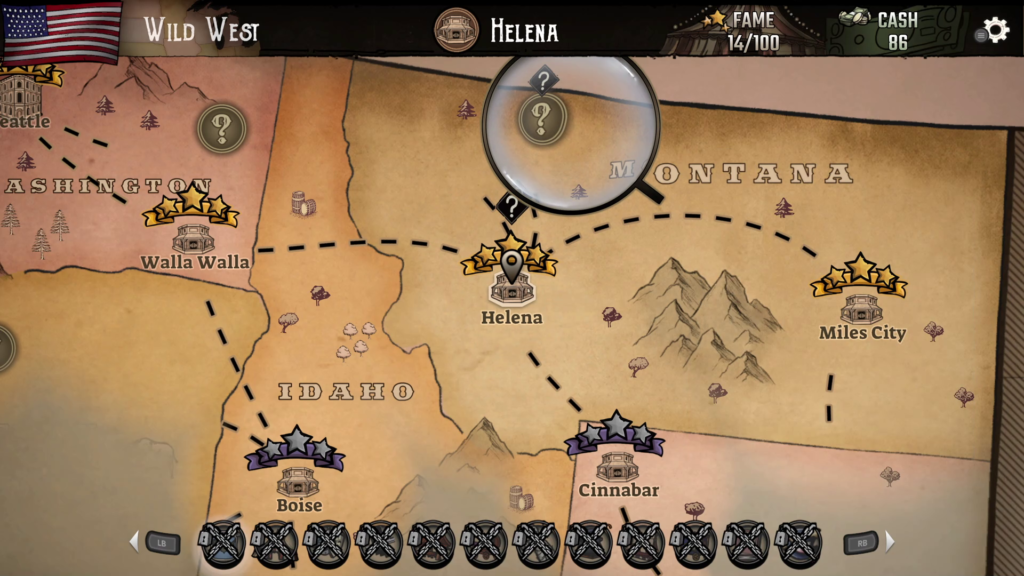Click the American flag region icon
This screenshot has width=1024, height=576.
click(x=62, y=30)
